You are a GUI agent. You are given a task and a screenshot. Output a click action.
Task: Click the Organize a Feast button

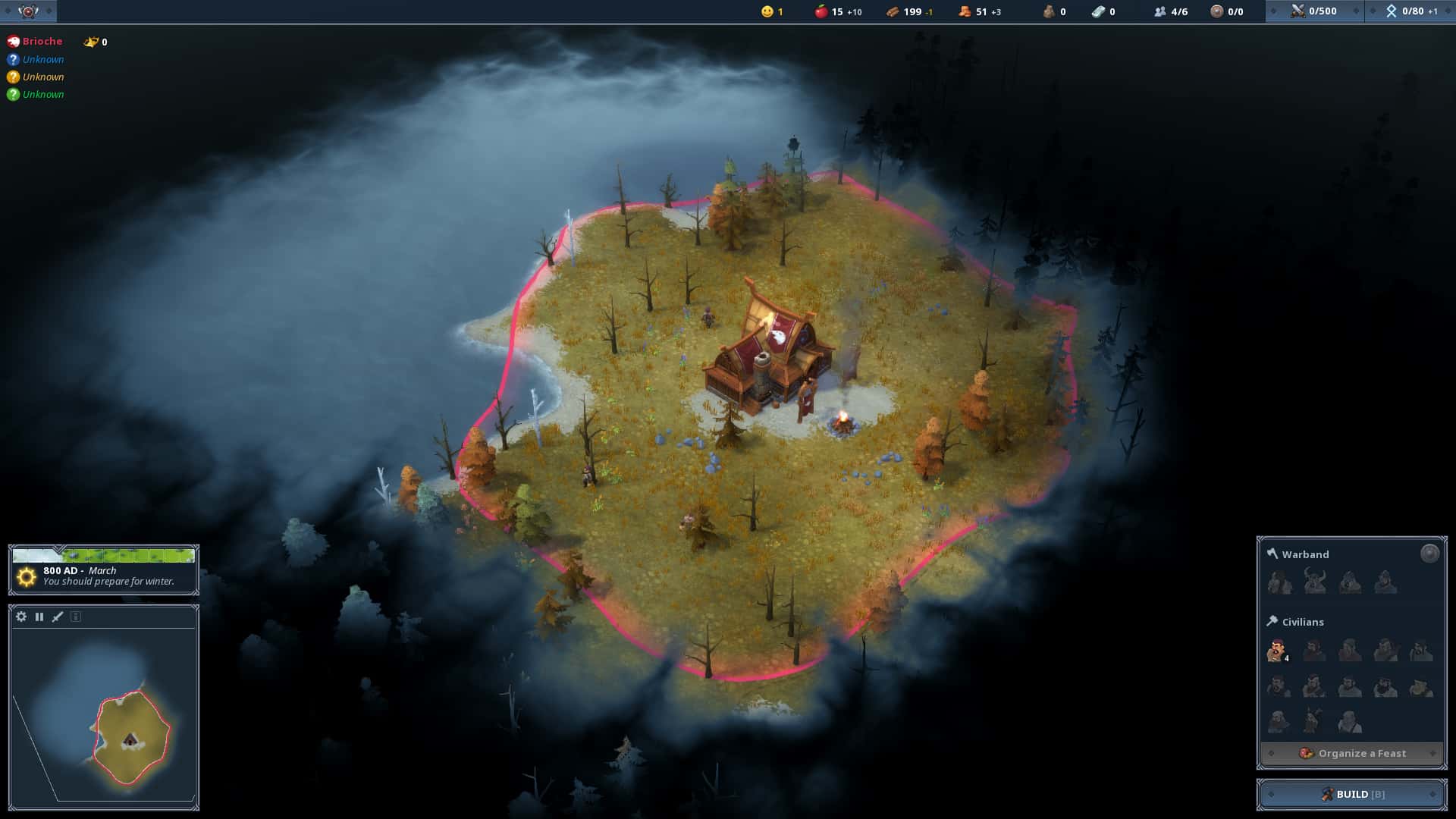coord(1361,753)
